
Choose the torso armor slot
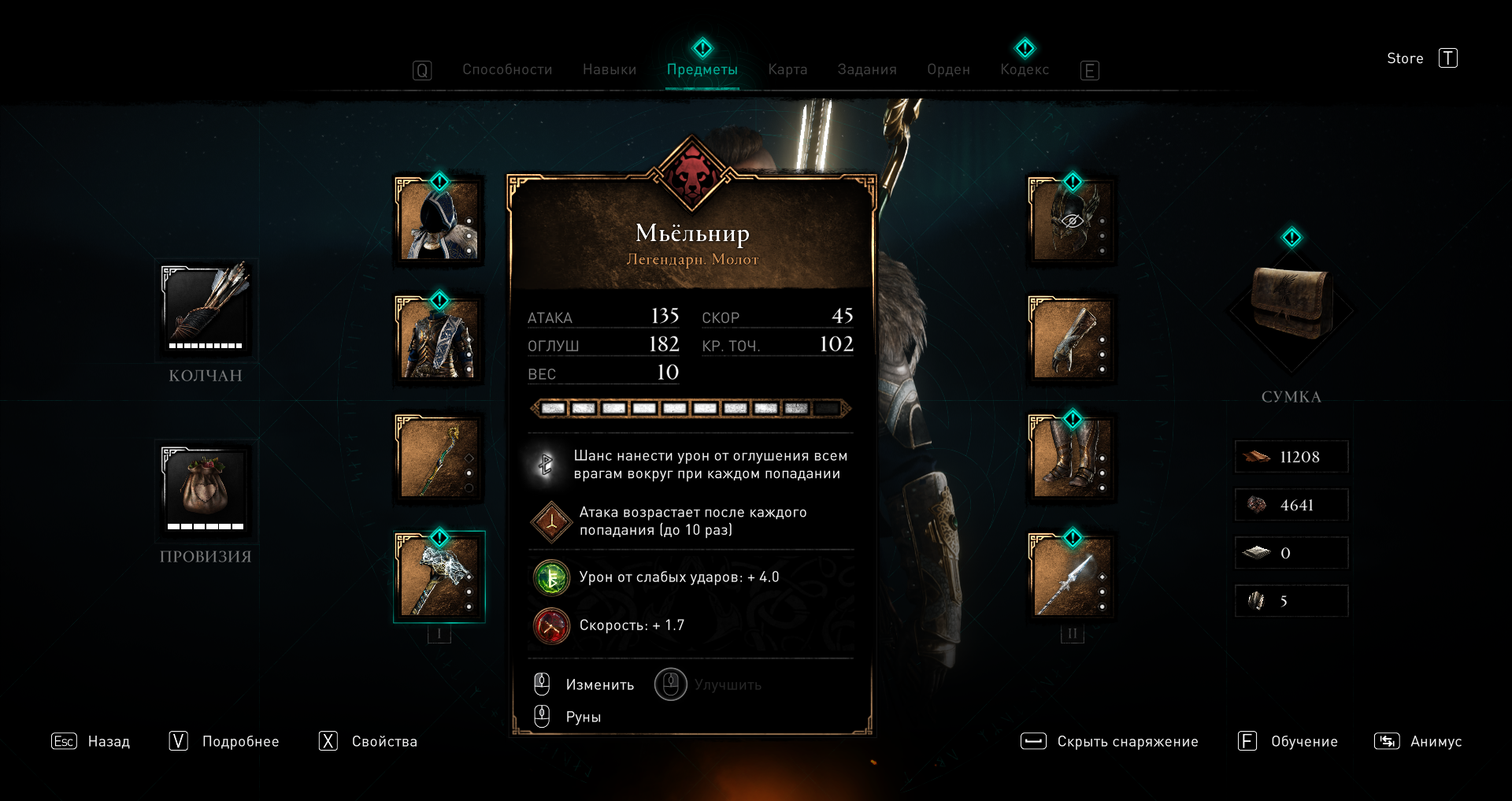click(x=439, y=339)
